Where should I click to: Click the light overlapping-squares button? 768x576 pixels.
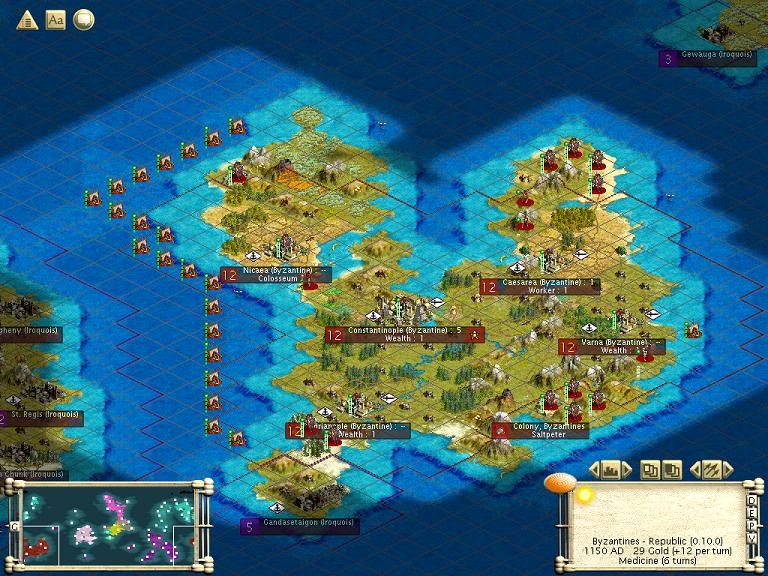pyautogui.click(x=651, y=469)
